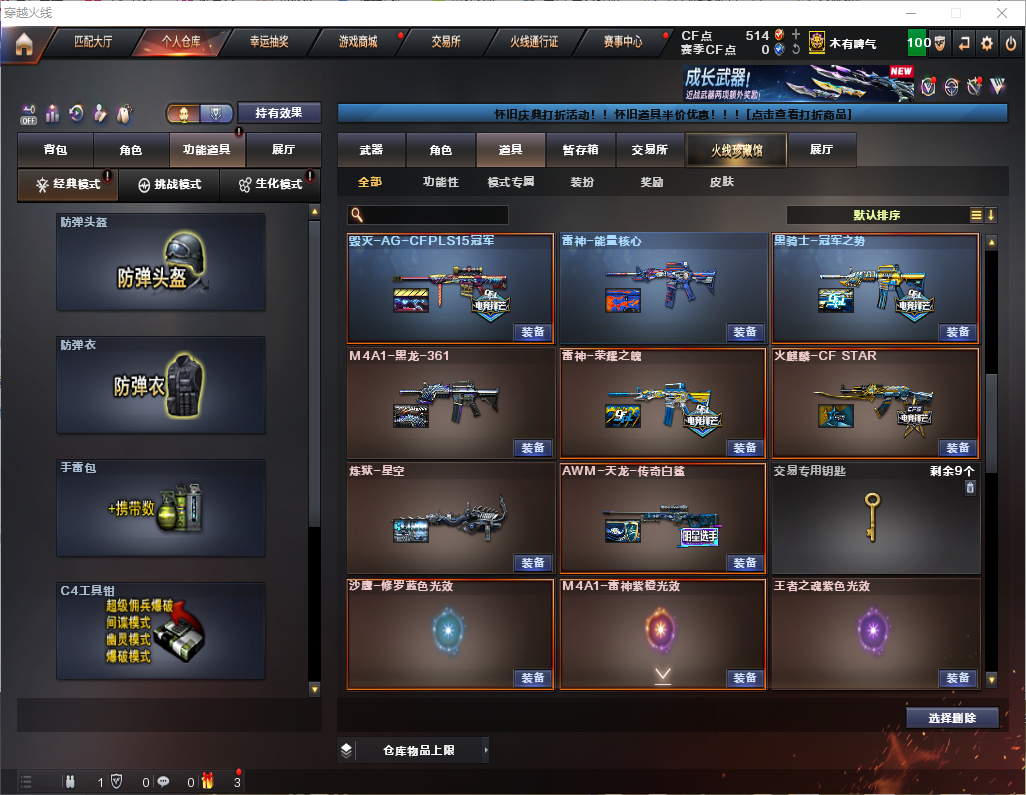Choose the 挑战模式 mode tab
Image resolution: width=1026 pixels, height=795 pixels.
pyautogui.click(x=169, y=185)
